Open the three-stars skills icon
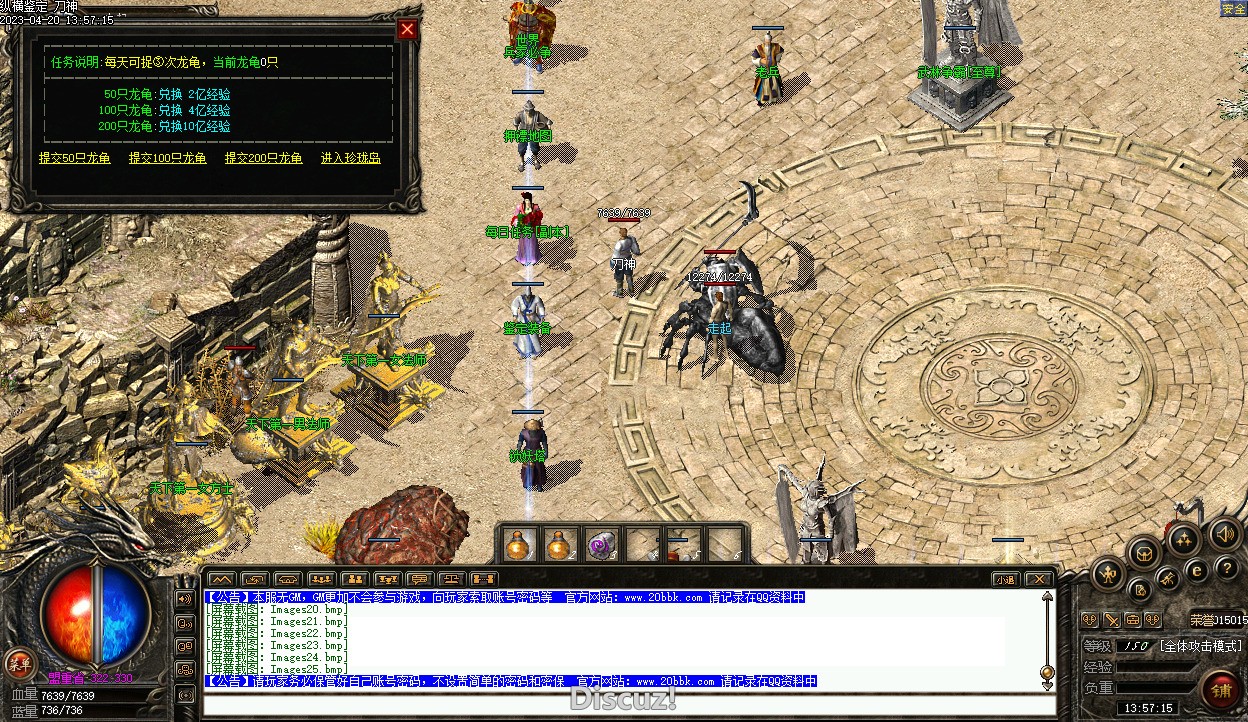The width and height of the screenshot is (1248, 722). pos(1183,541)
